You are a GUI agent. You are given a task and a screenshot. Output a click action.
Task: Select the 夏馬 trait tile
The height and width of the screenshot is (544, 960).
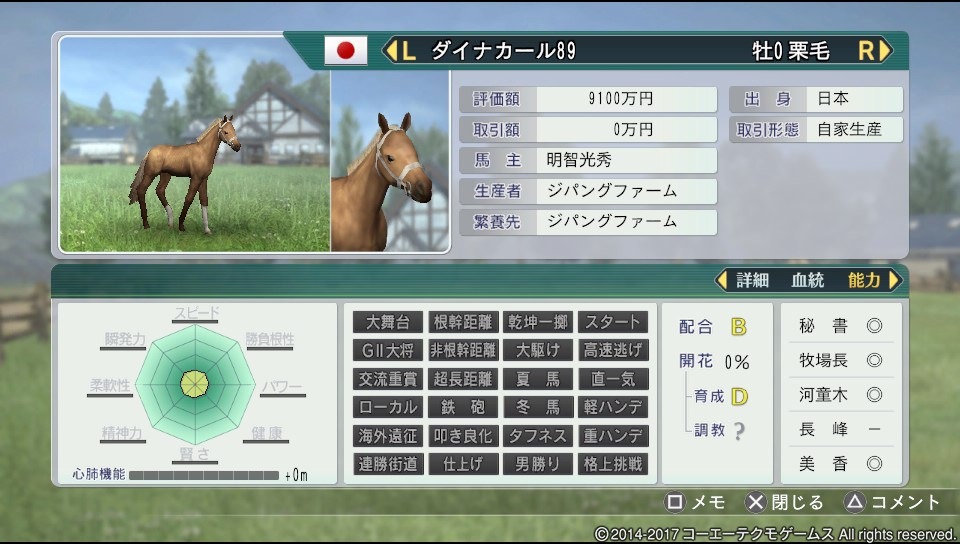(538, 379)
